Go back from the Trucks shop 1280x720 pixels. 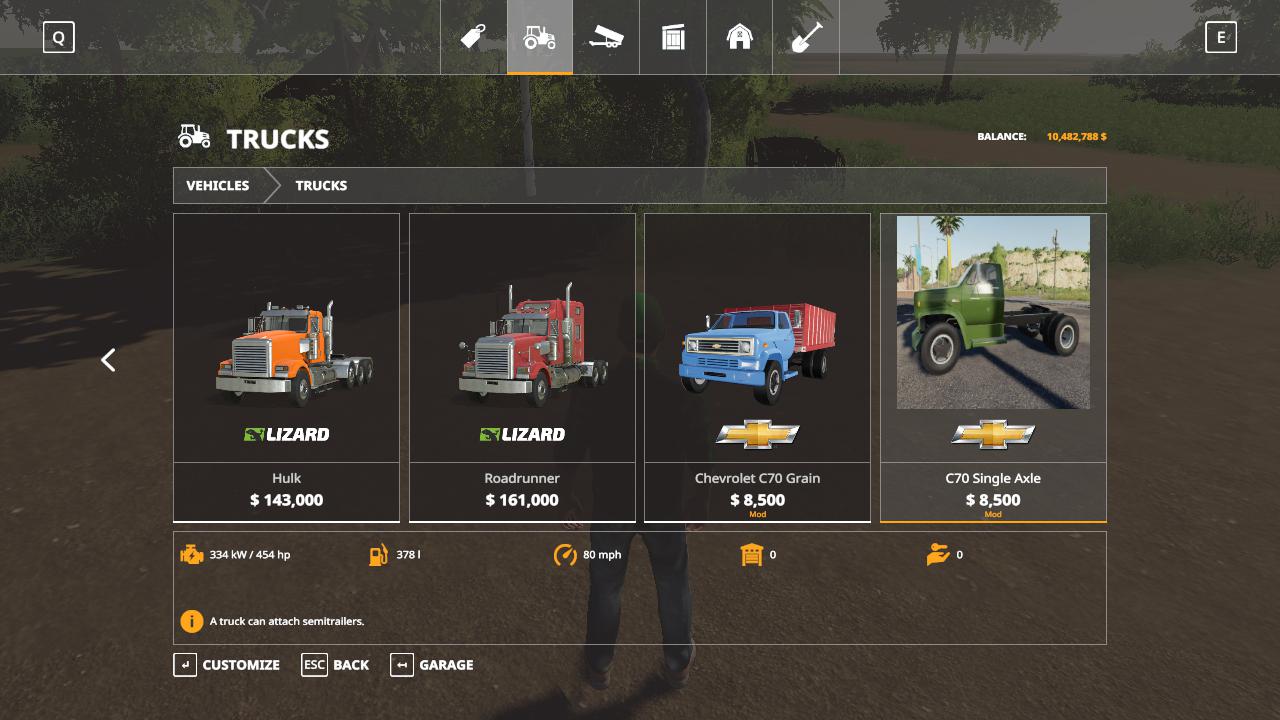click(336, 665)
